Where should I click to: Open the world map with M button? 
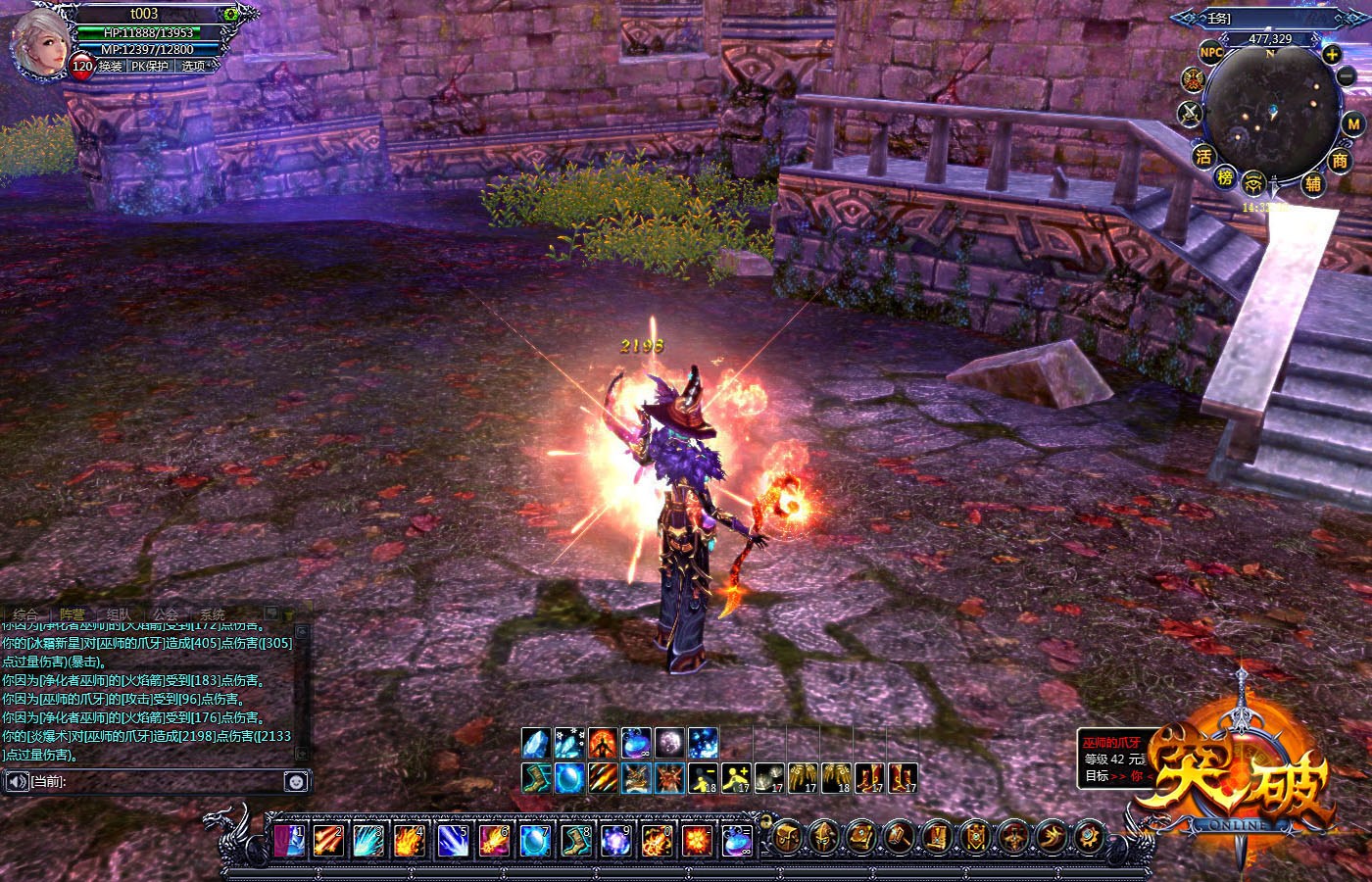[x=1352, y=124]
